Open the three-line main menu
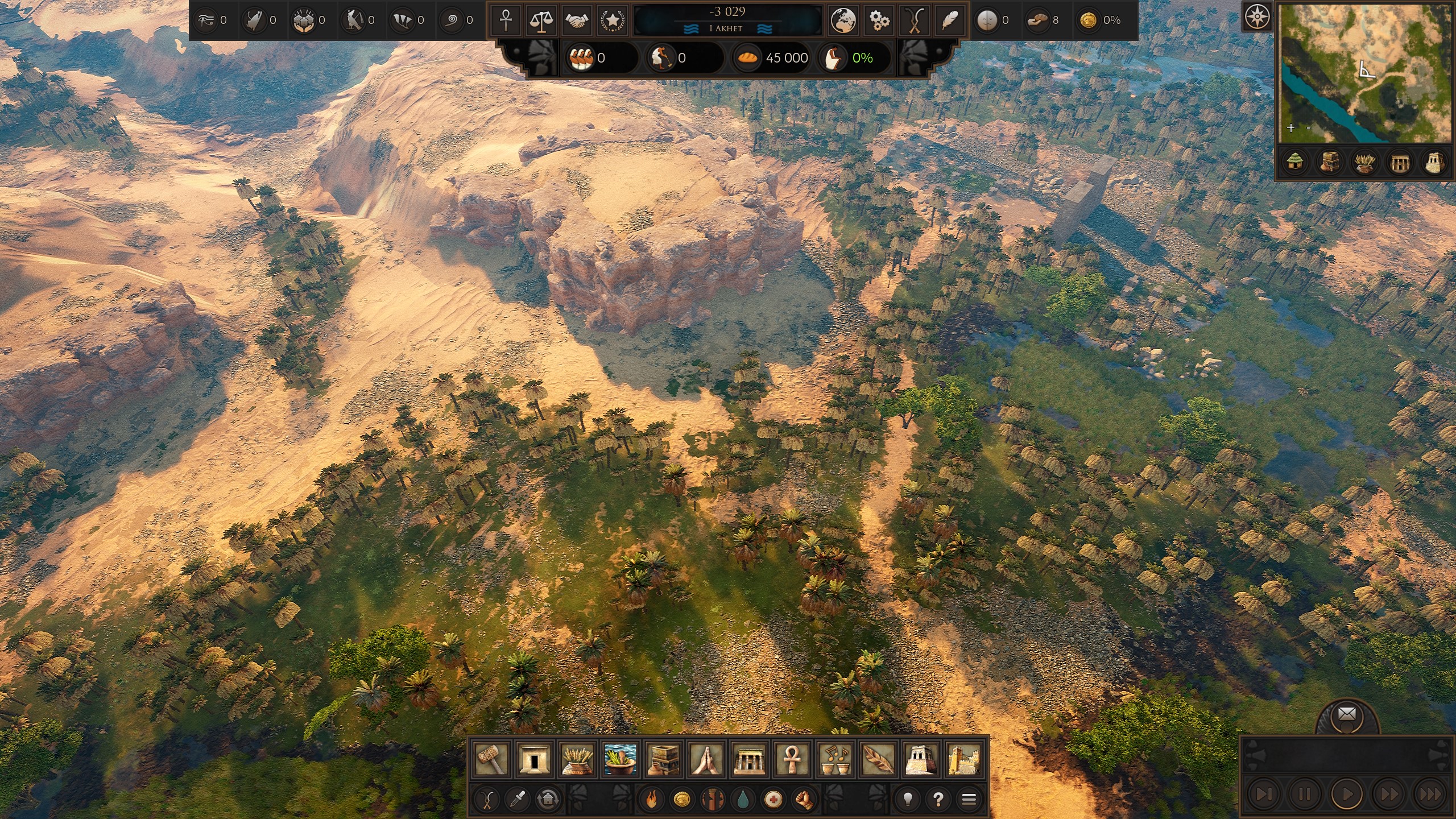 coord(969,800)
